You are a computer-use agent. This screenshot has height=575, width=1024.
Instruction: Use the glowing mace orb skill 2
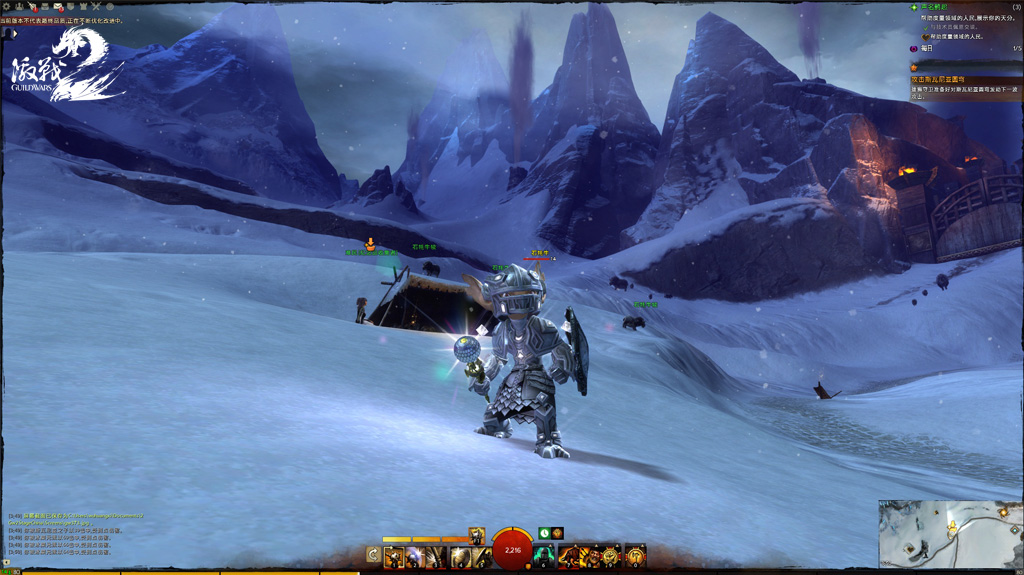(415, 555)
